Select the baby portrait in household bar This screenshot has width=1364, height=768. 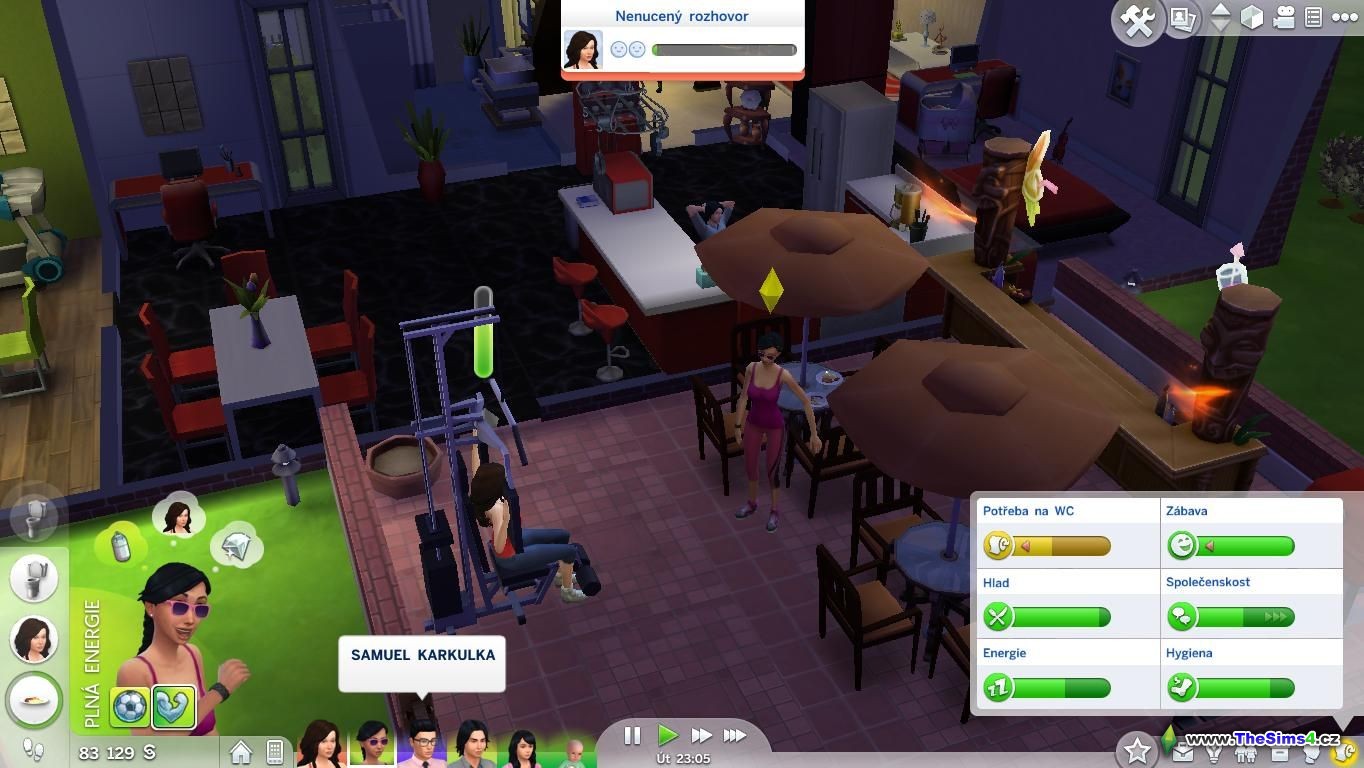point(575,751)
